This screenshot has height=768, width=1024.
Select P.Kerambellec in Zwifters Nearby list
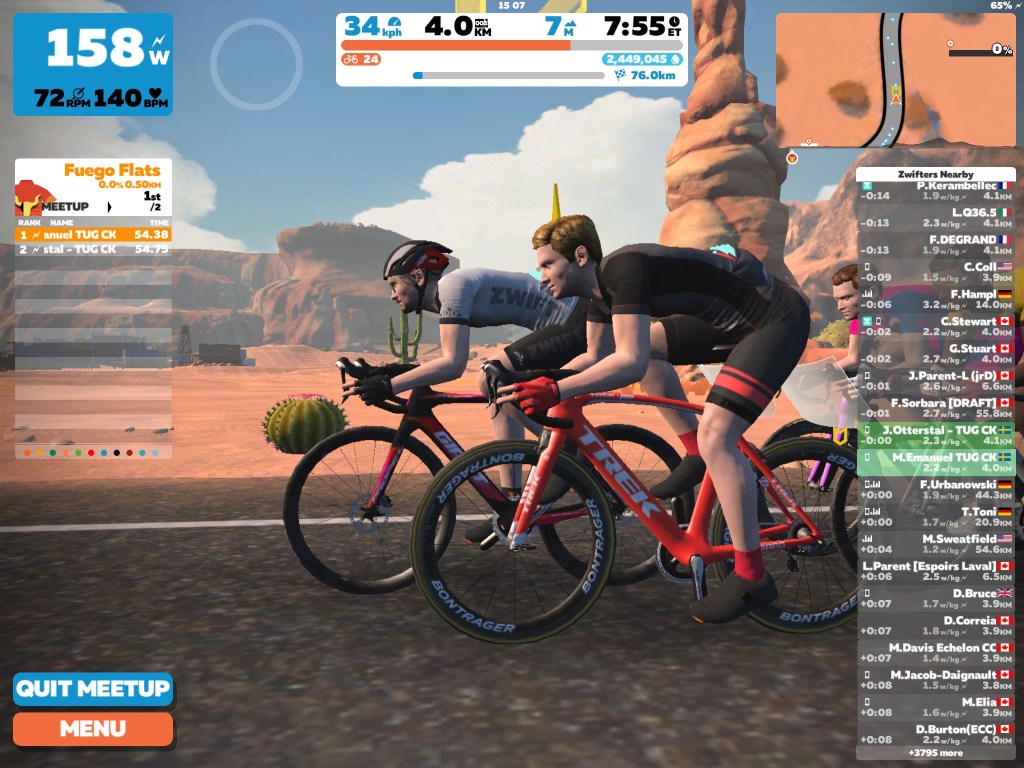[936, 191]
